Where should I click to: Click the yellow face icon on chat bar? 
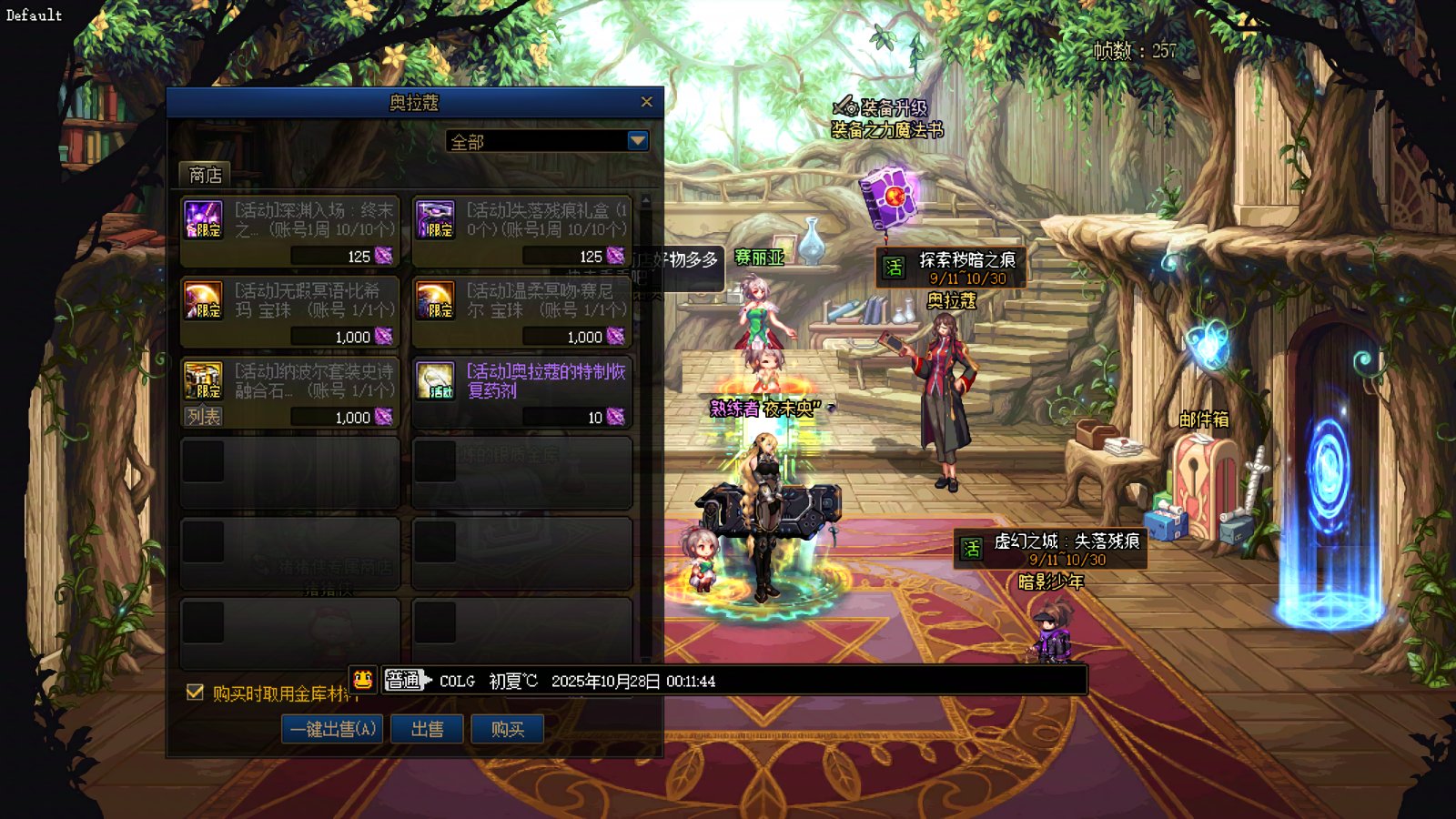tap(363, 680)
